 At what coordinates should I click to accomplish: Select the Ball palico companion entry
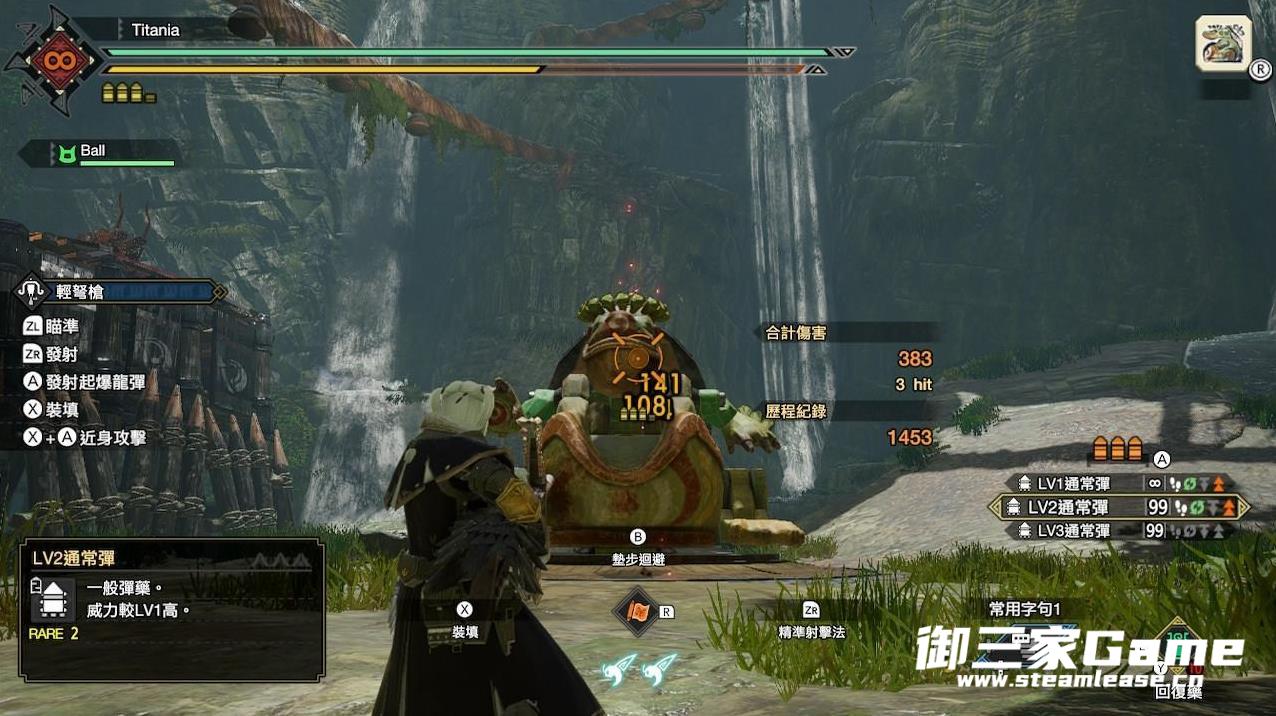(100, 152)
